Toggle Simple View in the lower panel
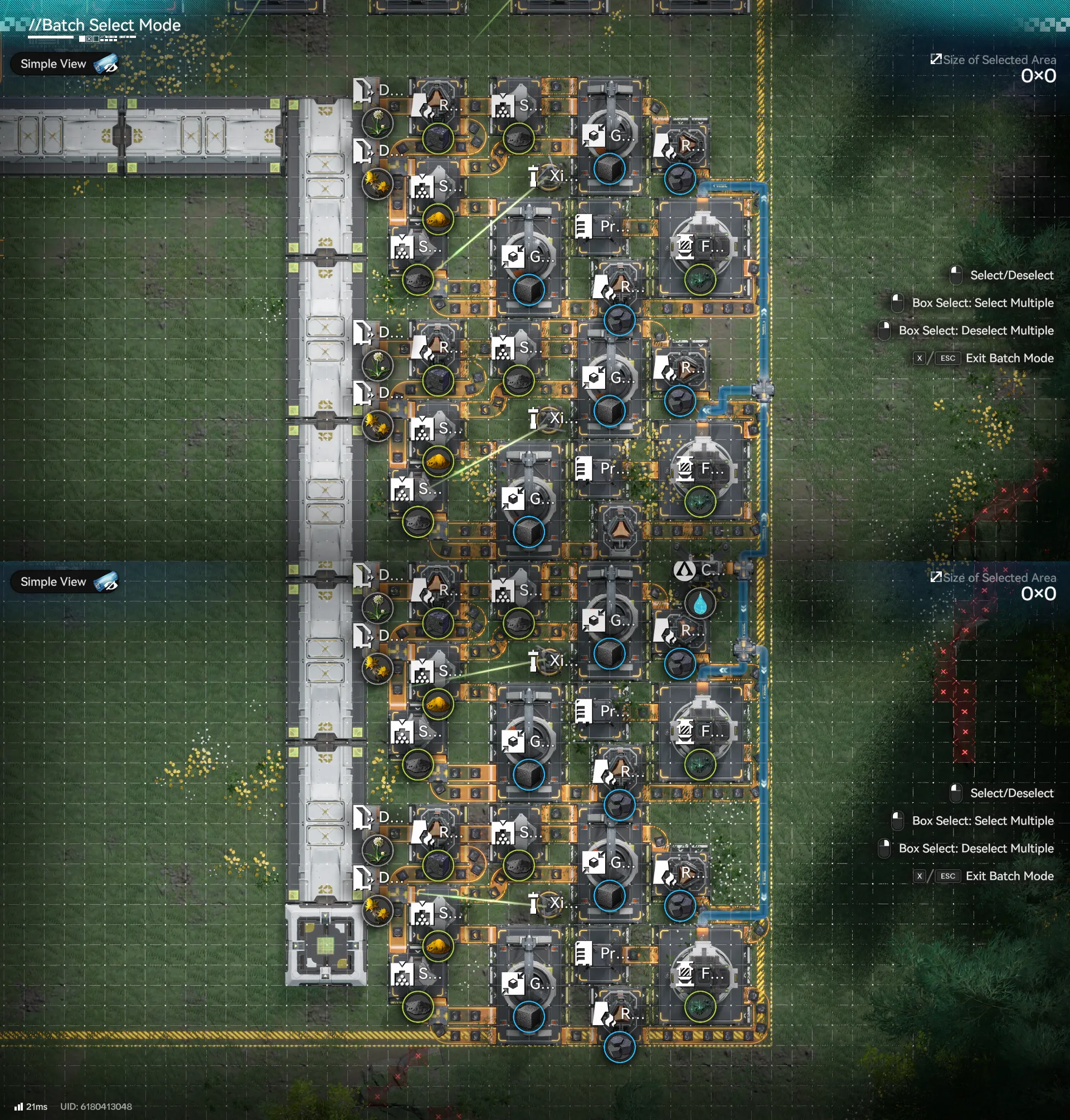This screenshot has width=1070, height=1120. pyautogui.click(x=65, y=582)
